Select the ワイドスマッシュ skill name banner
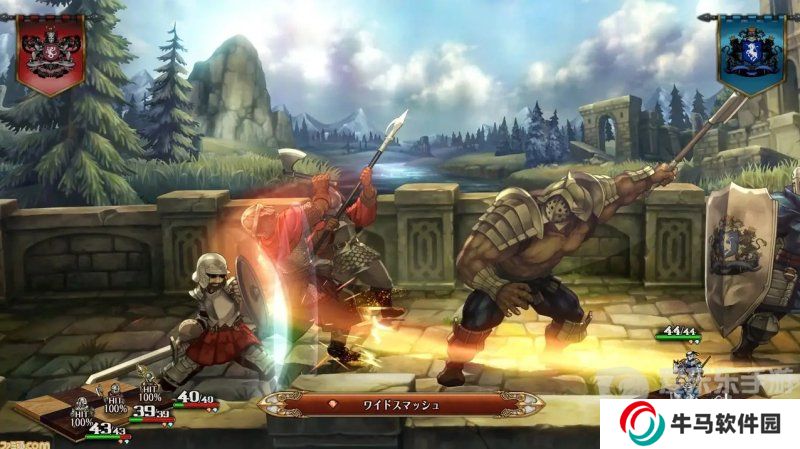800x449 pixels. [400, 405]
